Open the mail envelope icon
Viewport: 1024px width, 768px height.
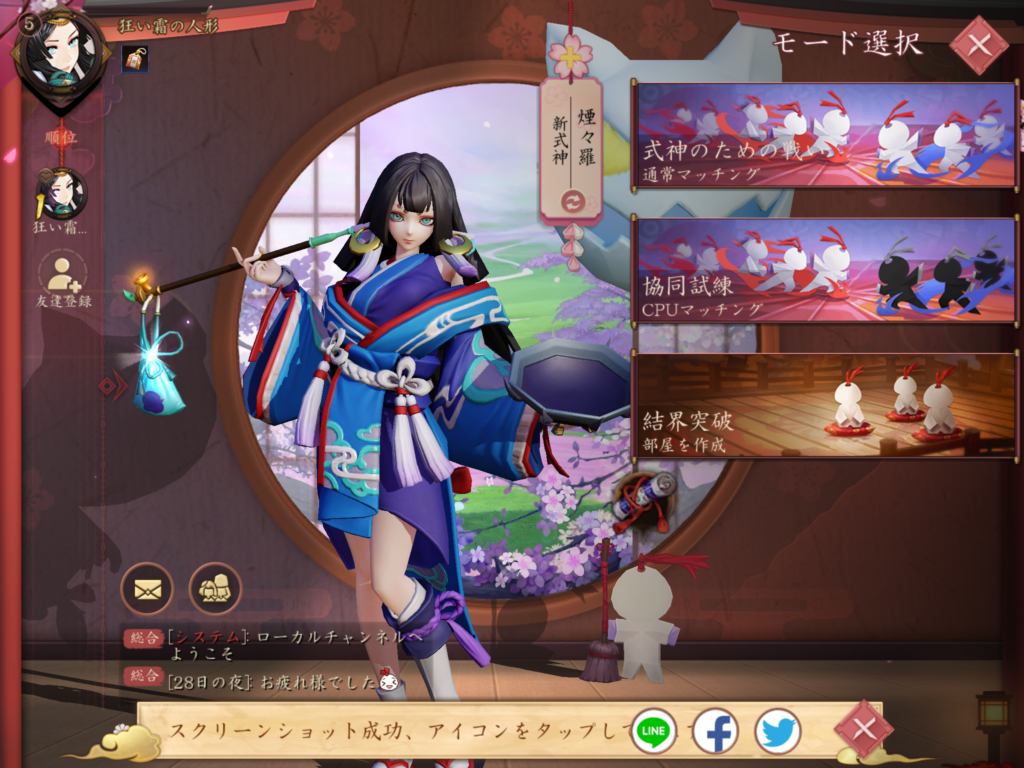(147, 588)
